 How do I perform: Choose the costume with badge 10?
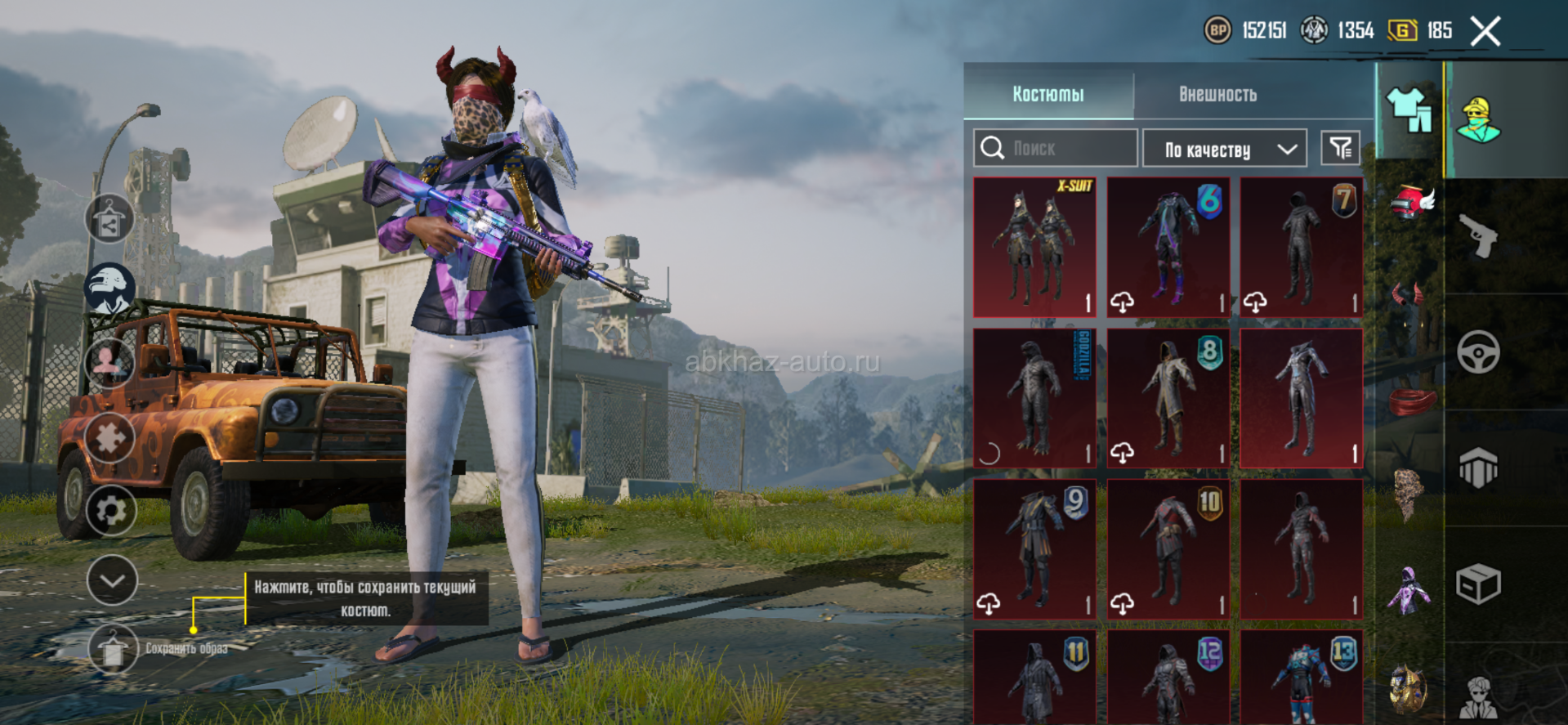1168,548
